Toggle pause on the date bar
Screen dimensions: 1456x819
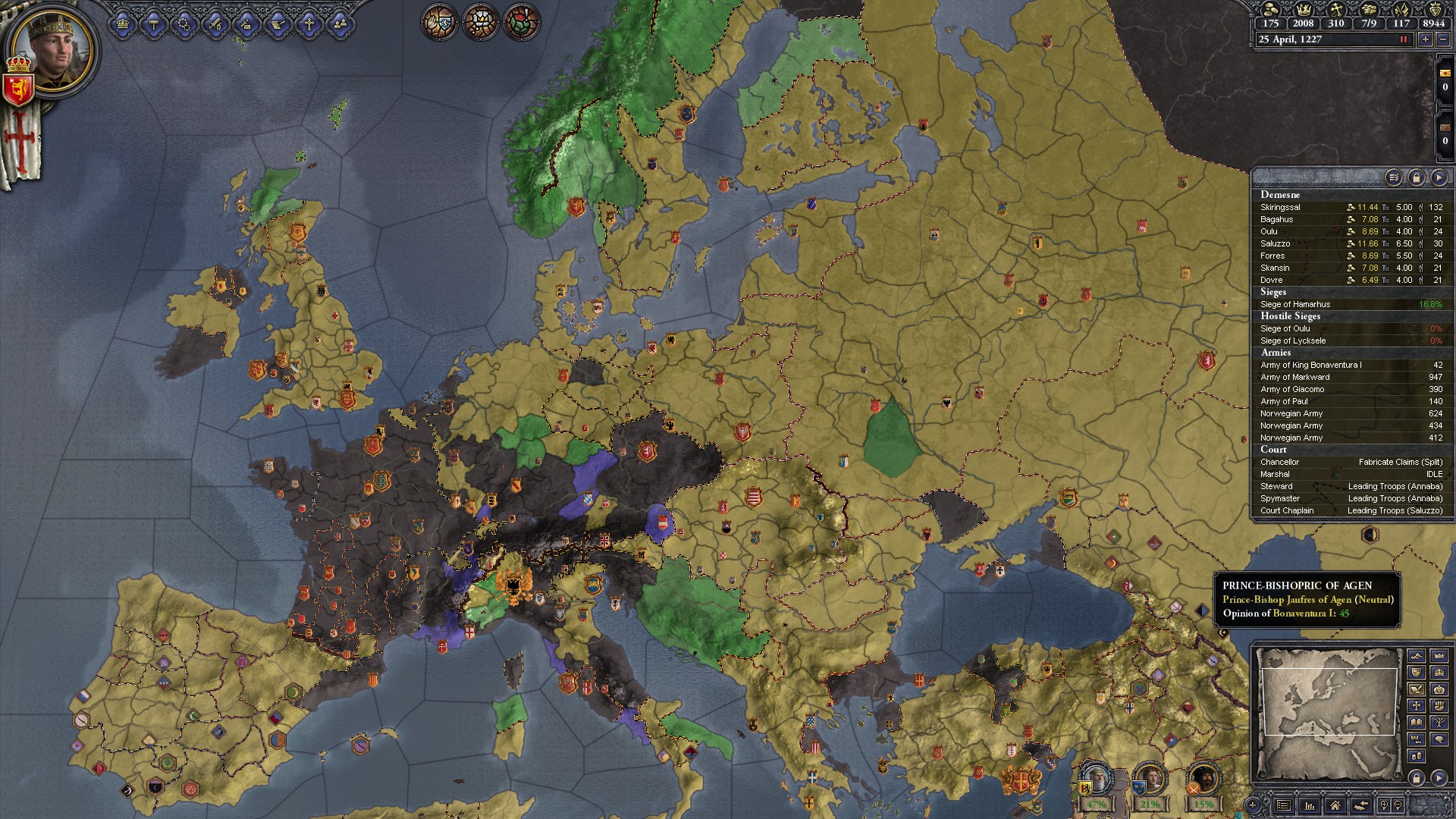coord(1403,39)
